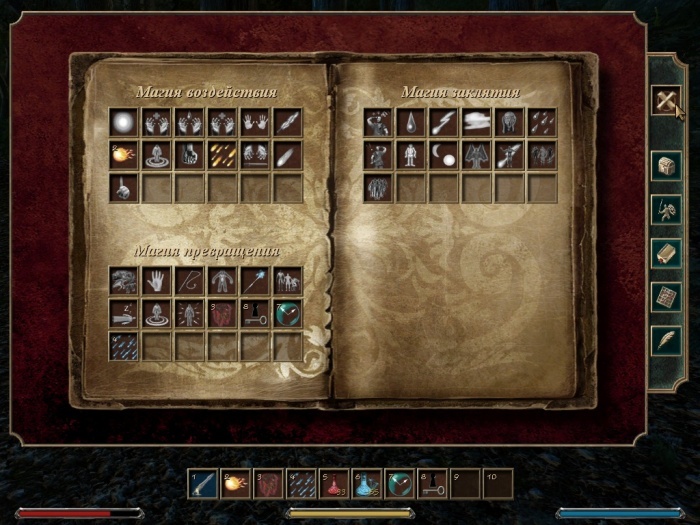Select the glowing light orb spell
The height and width of the screenshot is (525, 700).
pos(124,122)
